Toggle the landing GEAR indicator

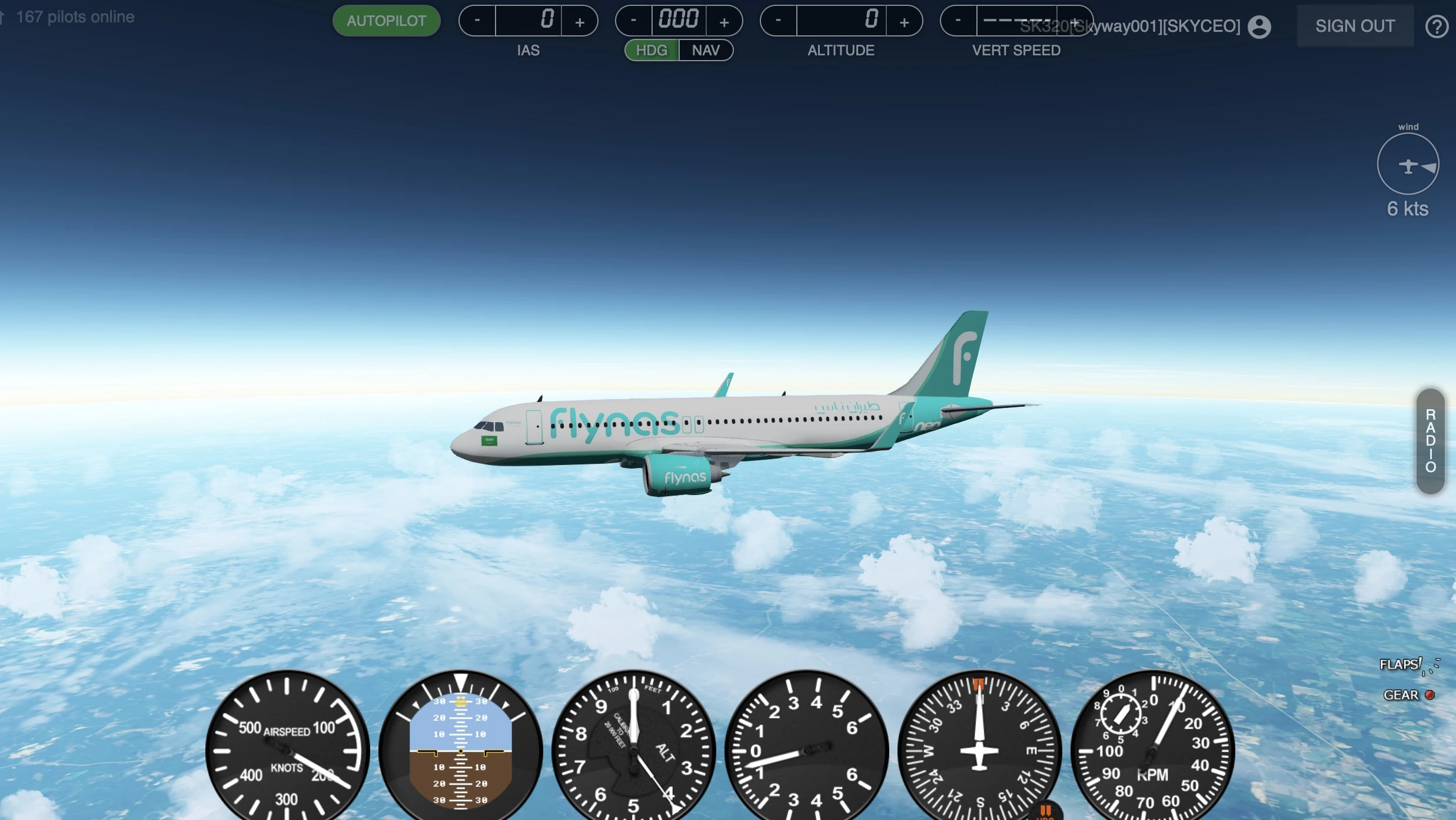(x=1429, y=695)
